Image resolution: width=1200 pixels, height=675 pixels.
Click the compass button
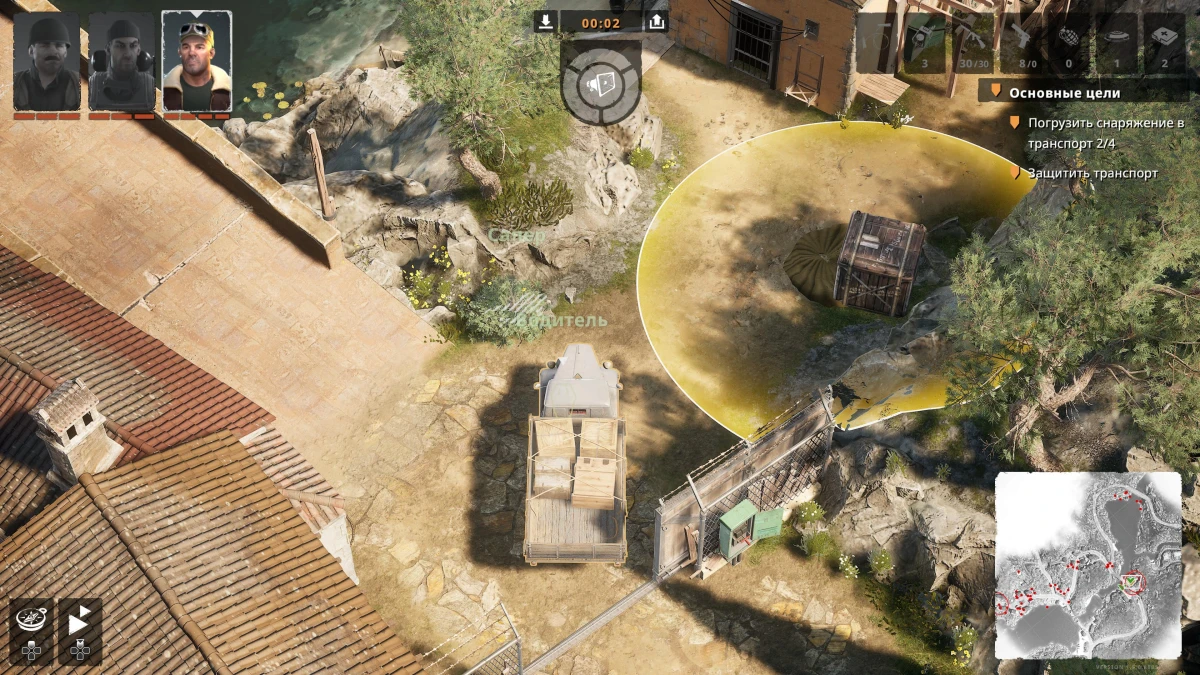31,620
